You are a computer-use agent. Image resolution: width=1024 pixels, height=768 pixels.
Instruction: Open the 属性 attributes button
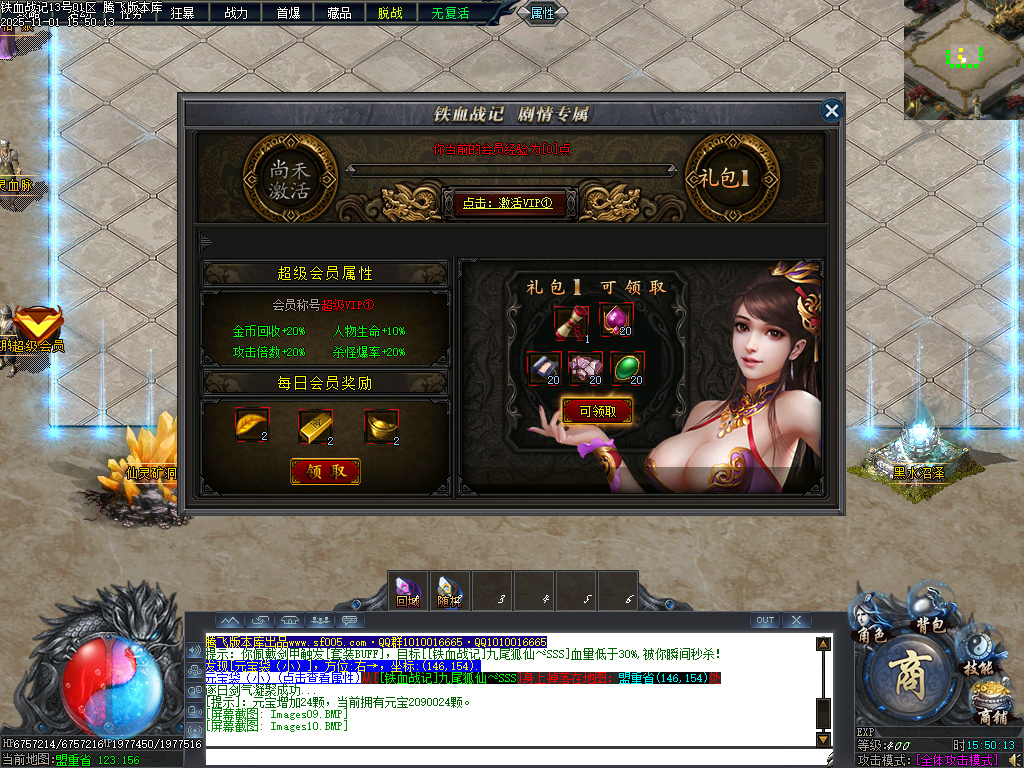[542, 13]
